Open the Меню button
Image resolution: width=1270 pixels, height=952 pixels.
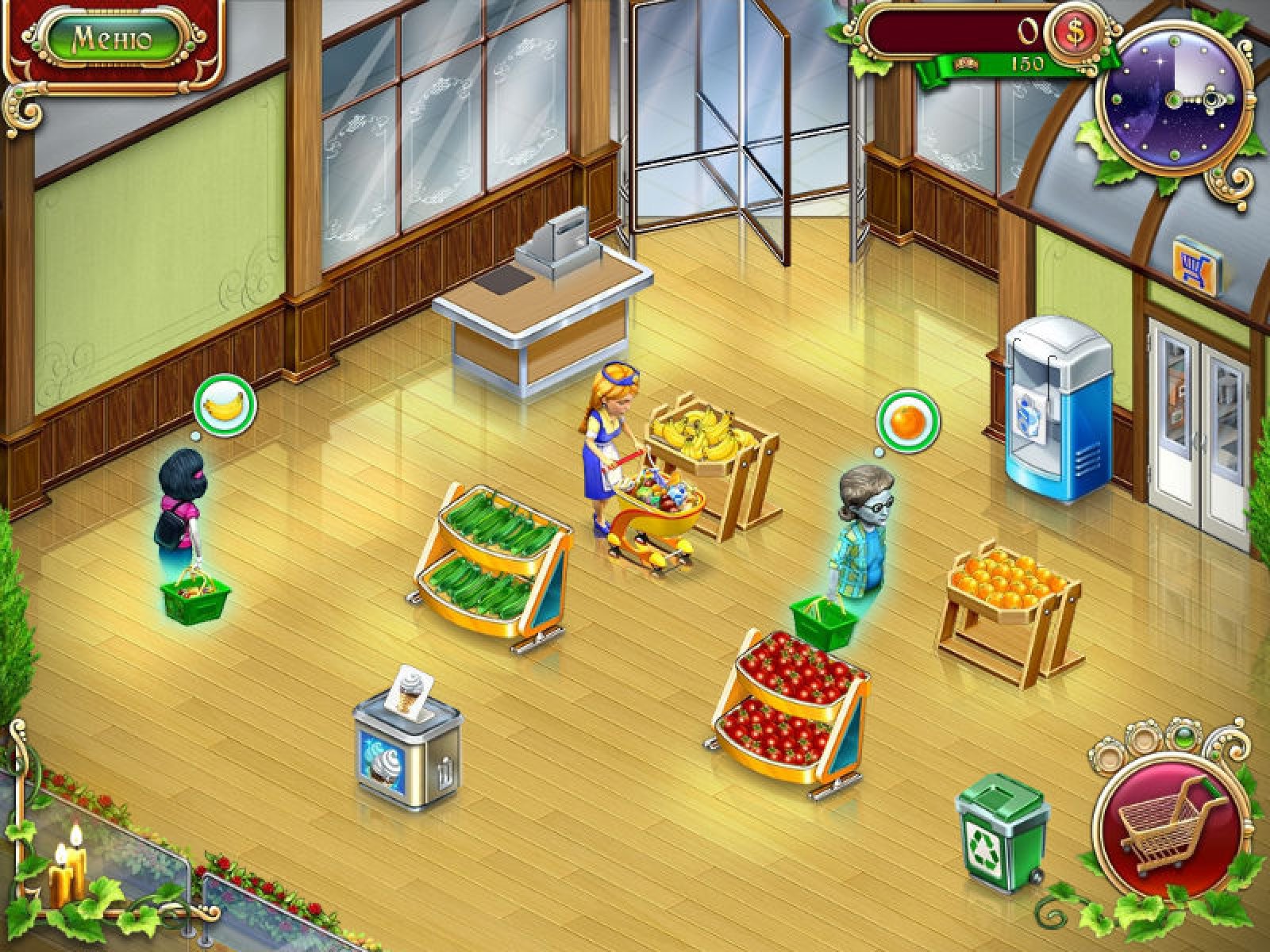tap(110, 38)
